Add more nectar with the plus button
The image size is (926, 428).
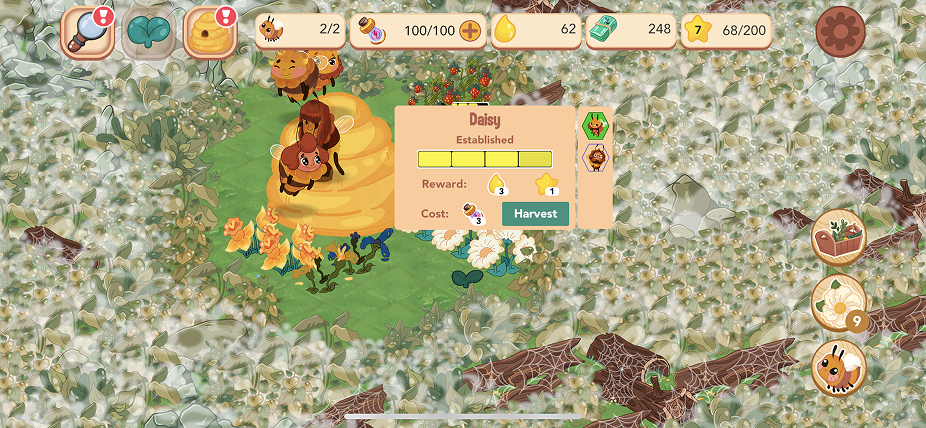(470, 30)
